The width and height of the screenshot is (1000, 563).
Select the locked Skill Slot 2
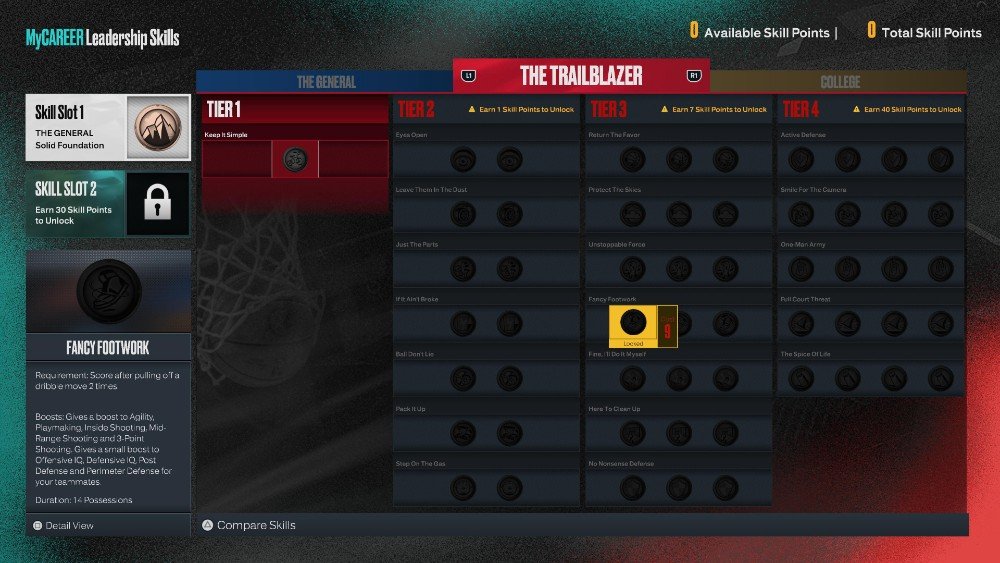(108, 203)
